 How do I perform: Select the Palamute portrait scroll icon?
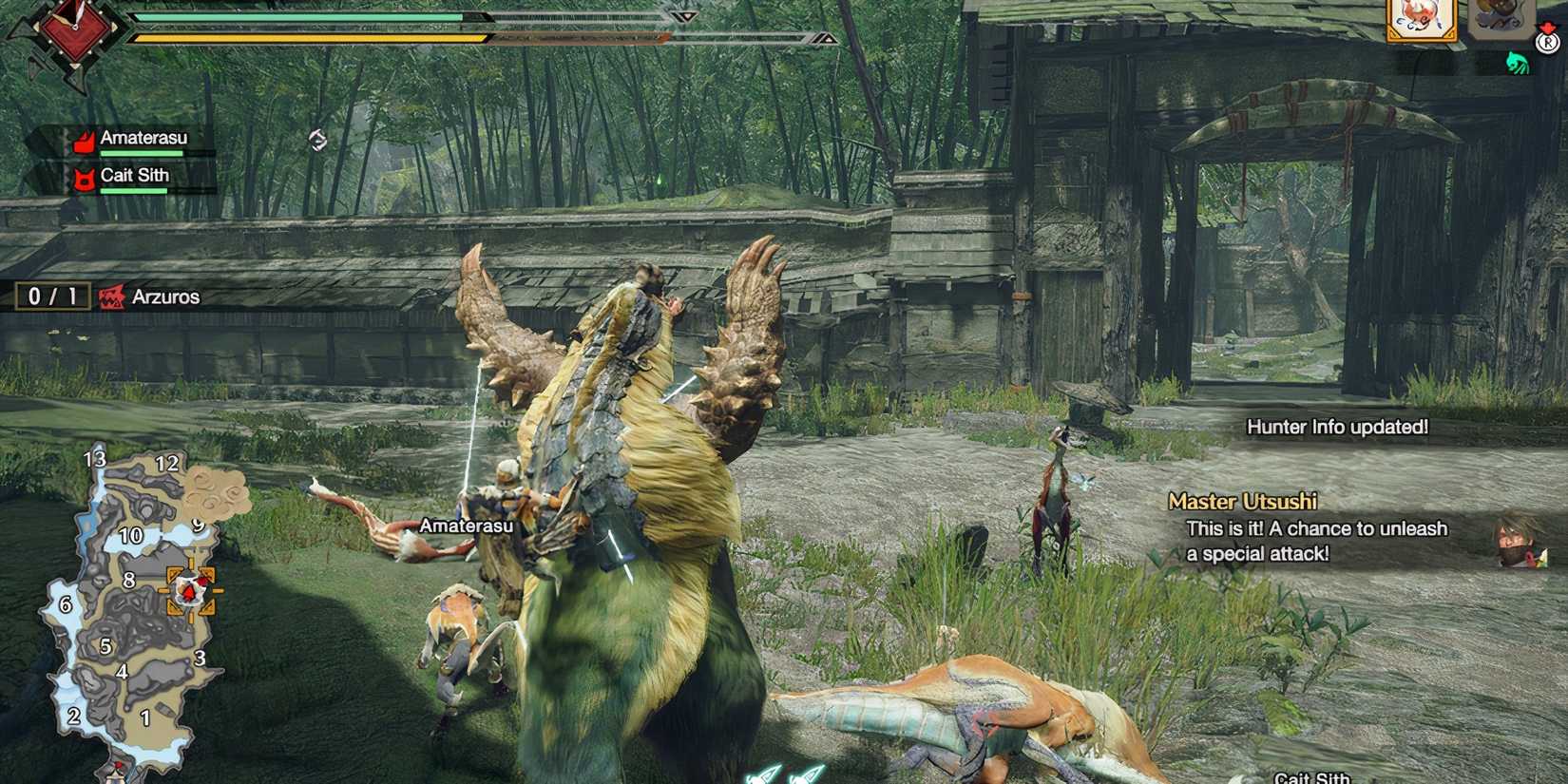pos(1423,21)
